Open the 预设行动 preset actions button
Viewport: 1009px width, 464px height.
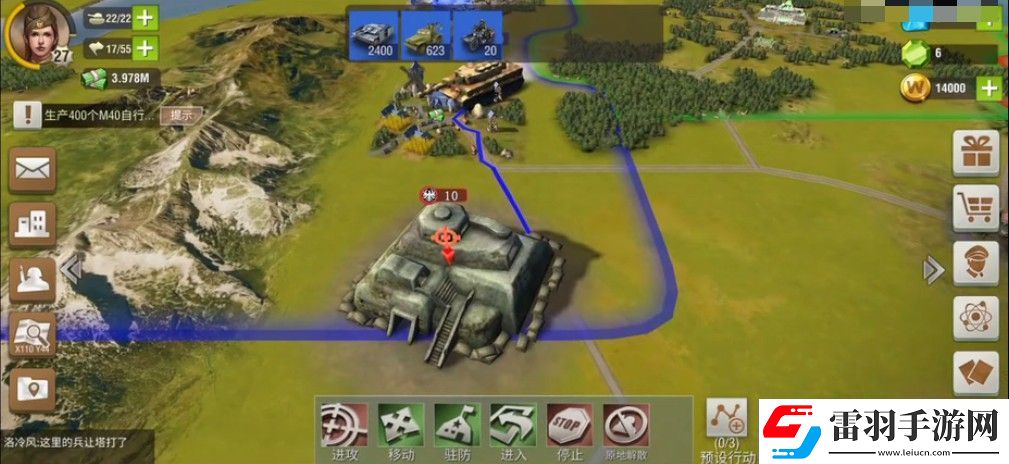click(727, 423)
